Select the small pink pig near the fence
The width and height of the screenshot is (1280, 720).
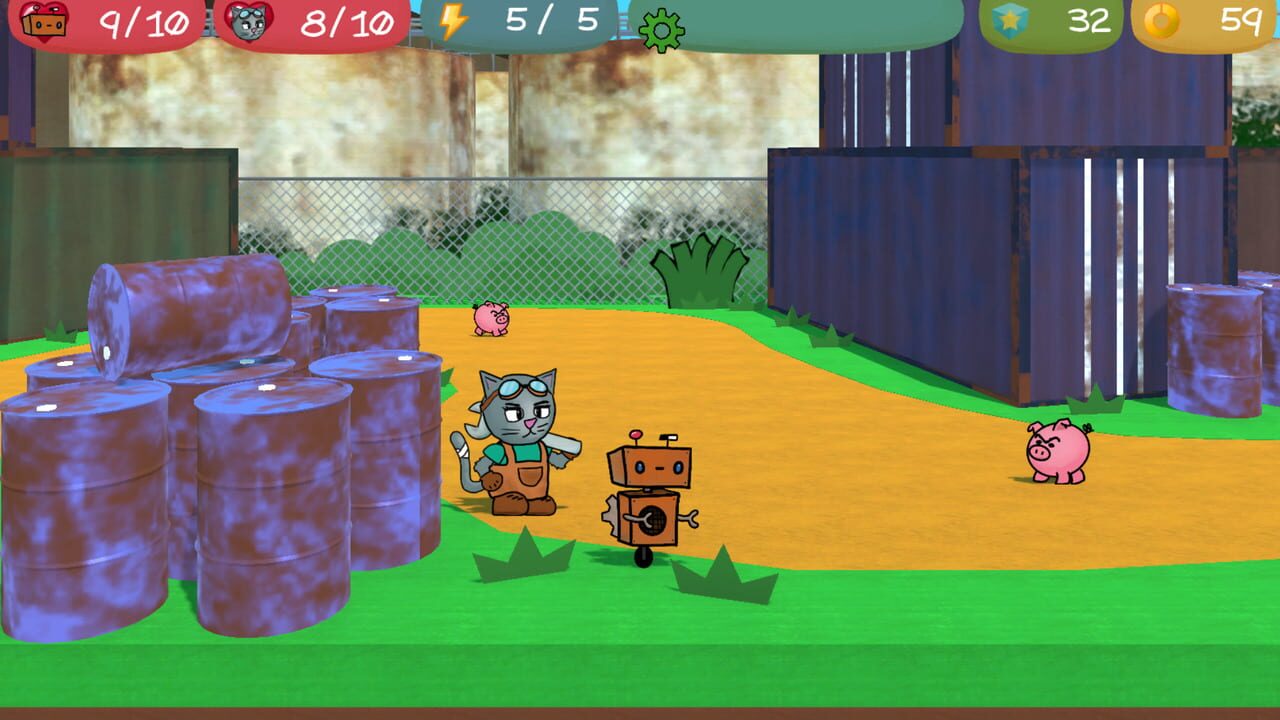[x=492, y=318]
